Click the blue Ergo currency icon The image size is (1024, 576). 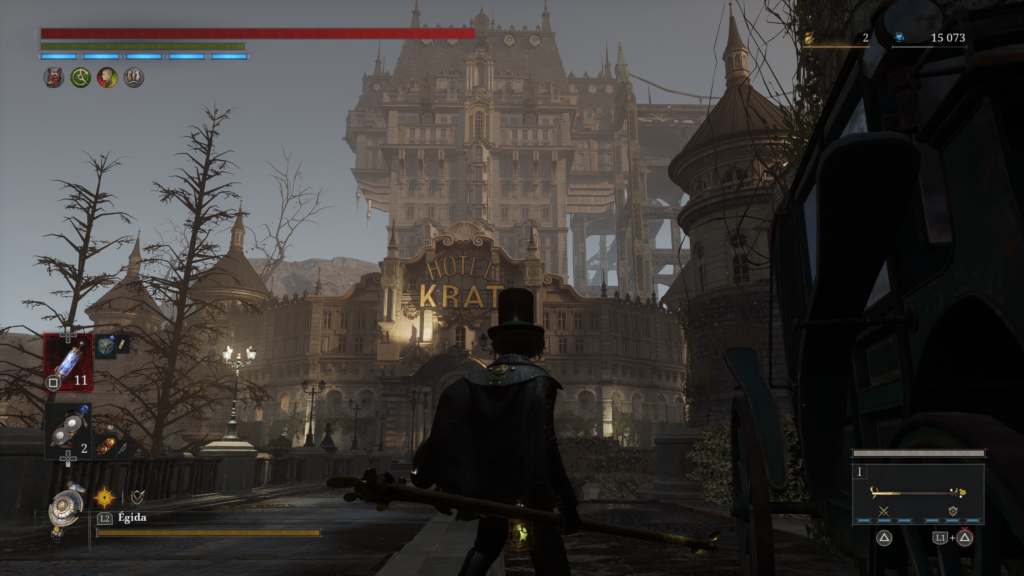point(899,38)
